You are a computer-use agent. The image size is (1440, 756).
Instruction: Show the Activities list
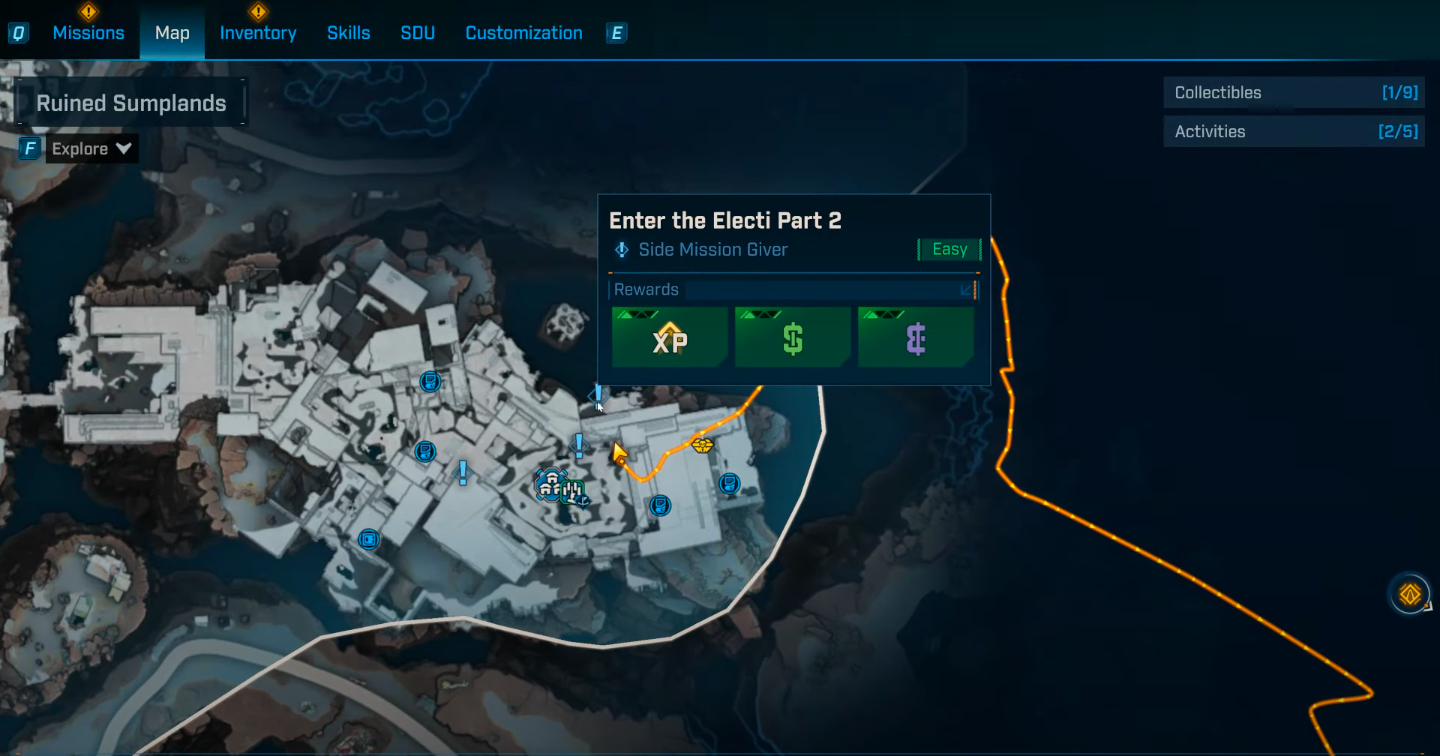tap(1293, 131)
